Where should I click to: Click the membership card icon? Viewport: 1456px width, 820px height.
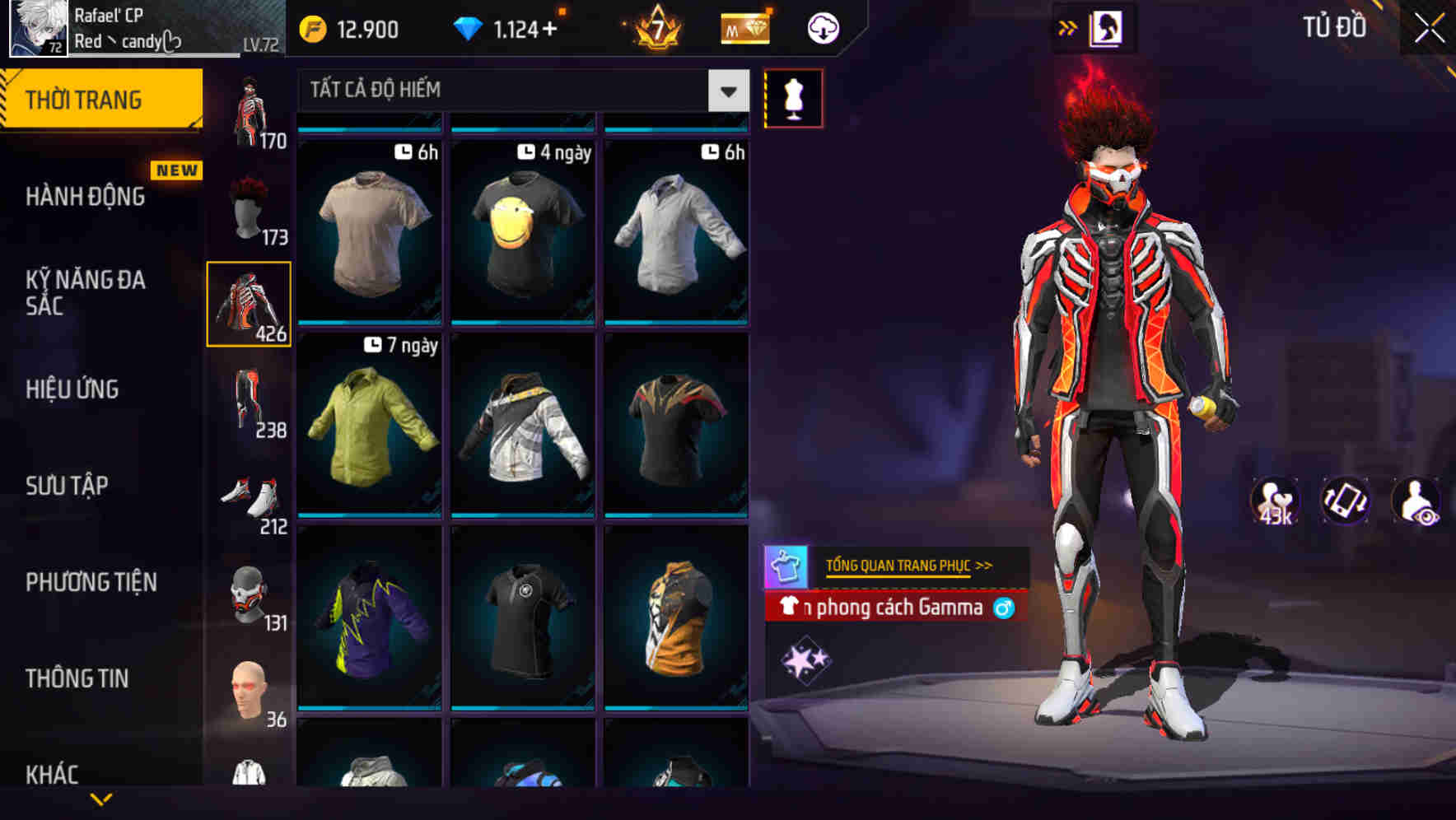(744, 27)
